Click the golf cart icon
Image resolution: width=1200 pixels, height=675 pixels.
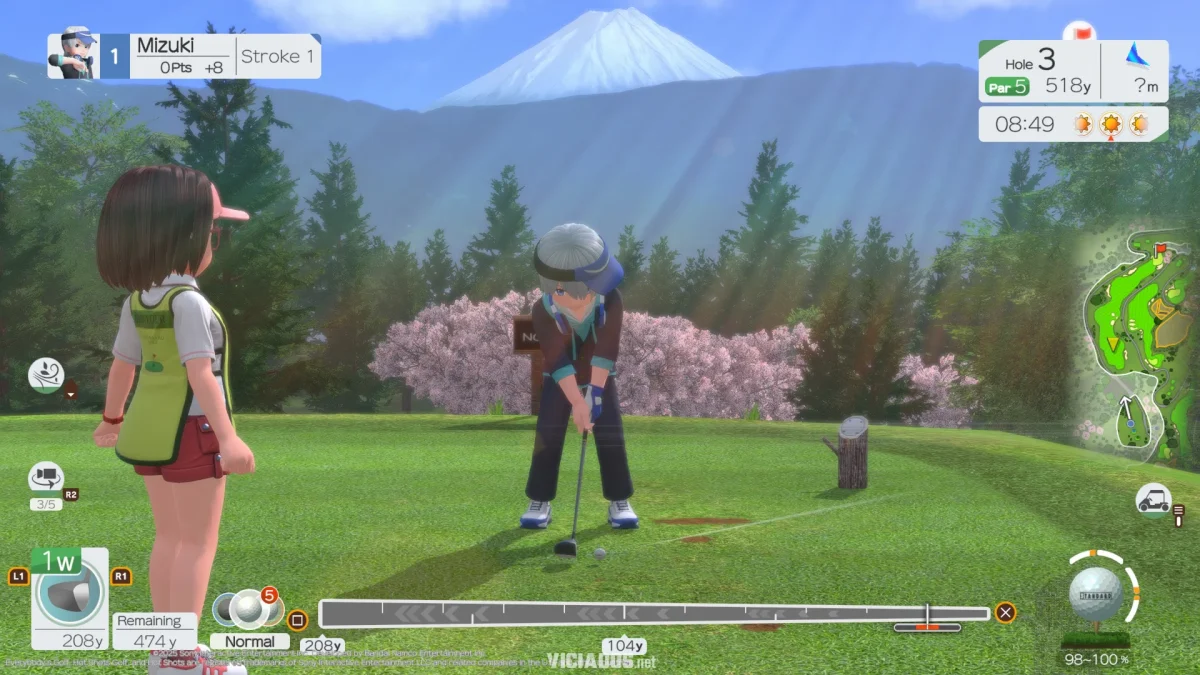coord(1153,498)
